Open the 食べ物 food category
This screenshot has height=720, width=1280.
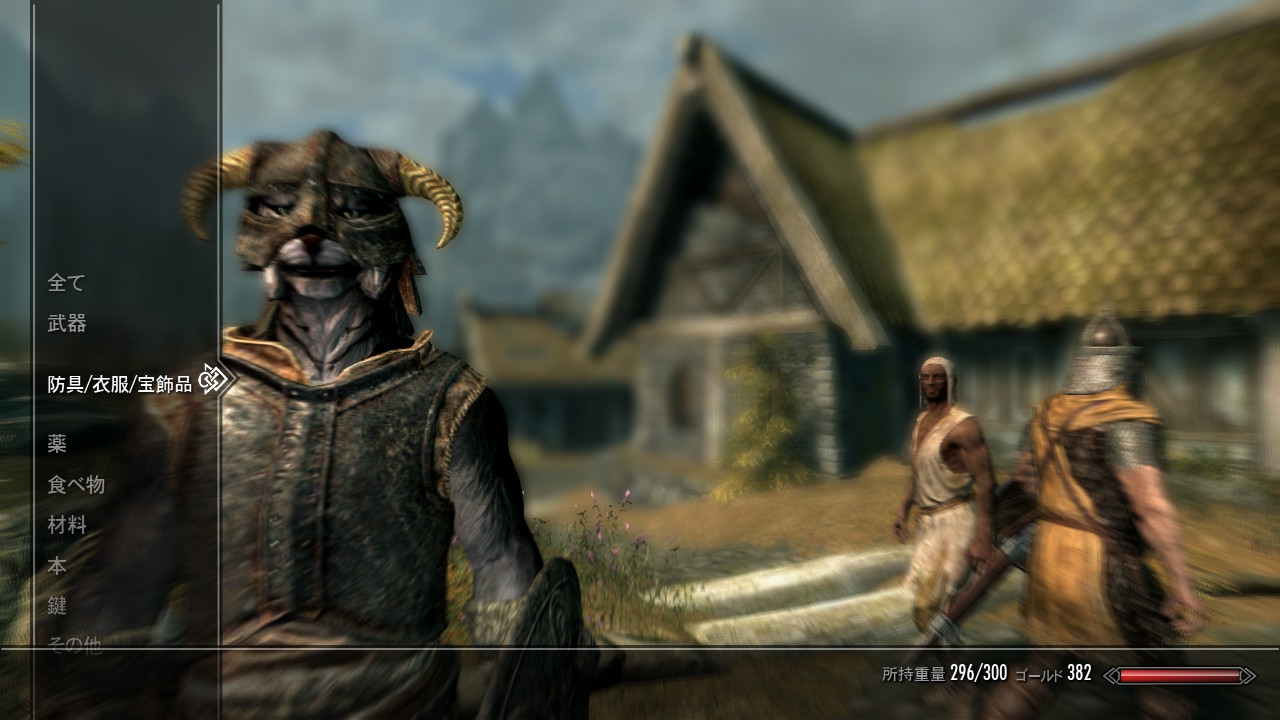tap(76, 485)
